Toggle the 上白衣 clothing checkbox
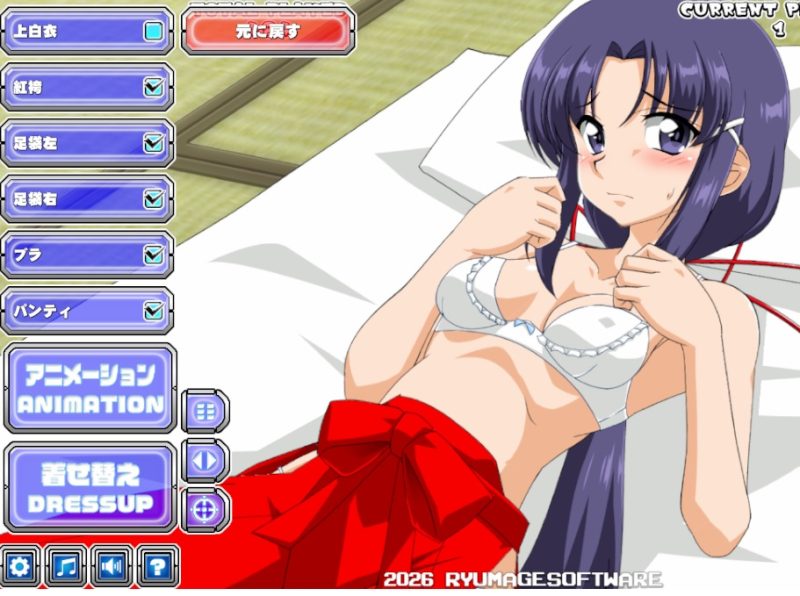This screenshot has width=800, height=596. coord(153,32)
